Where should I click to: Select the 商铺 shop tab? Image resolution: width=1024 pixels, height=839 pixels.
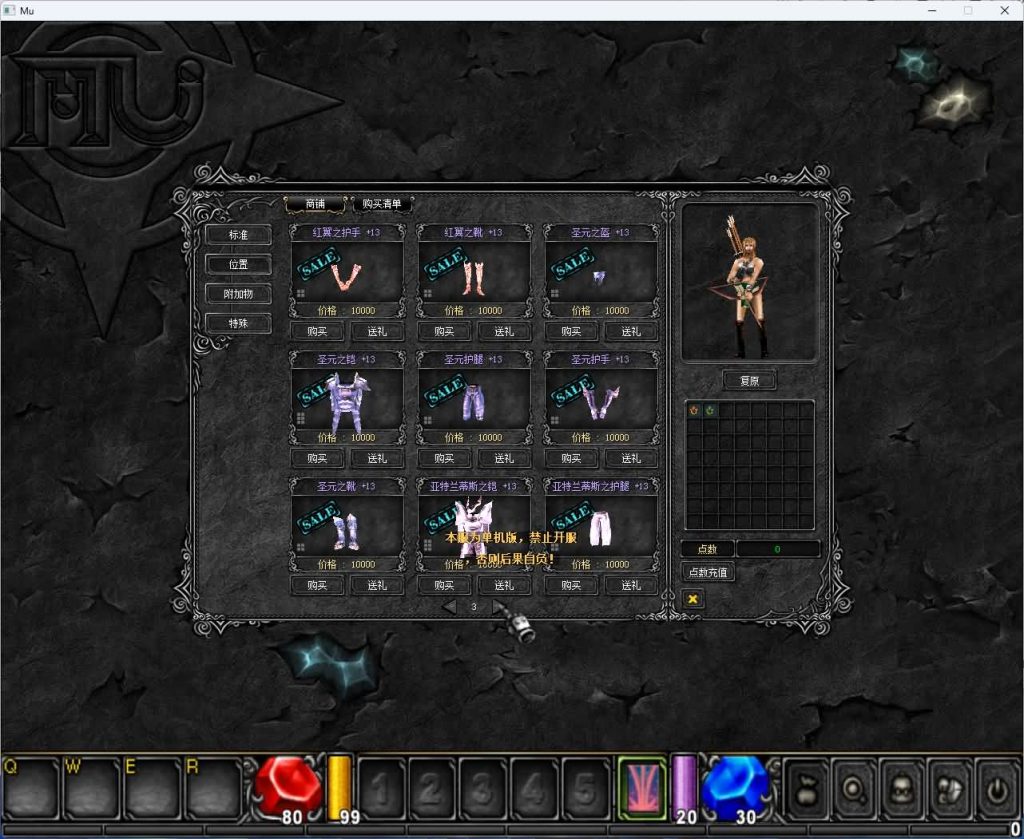pyautogui.click(x=315, y=204)
